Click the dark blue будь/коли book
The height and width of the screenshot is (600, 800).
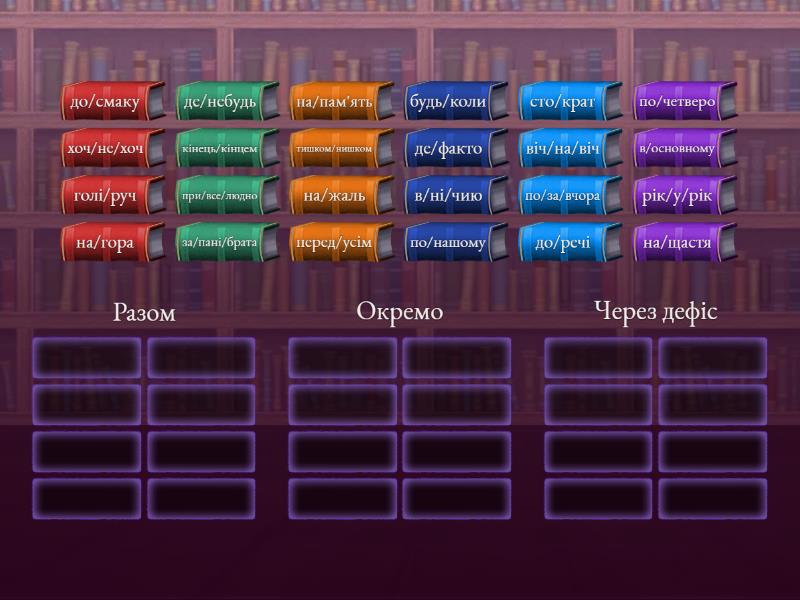tap(448, 102)
